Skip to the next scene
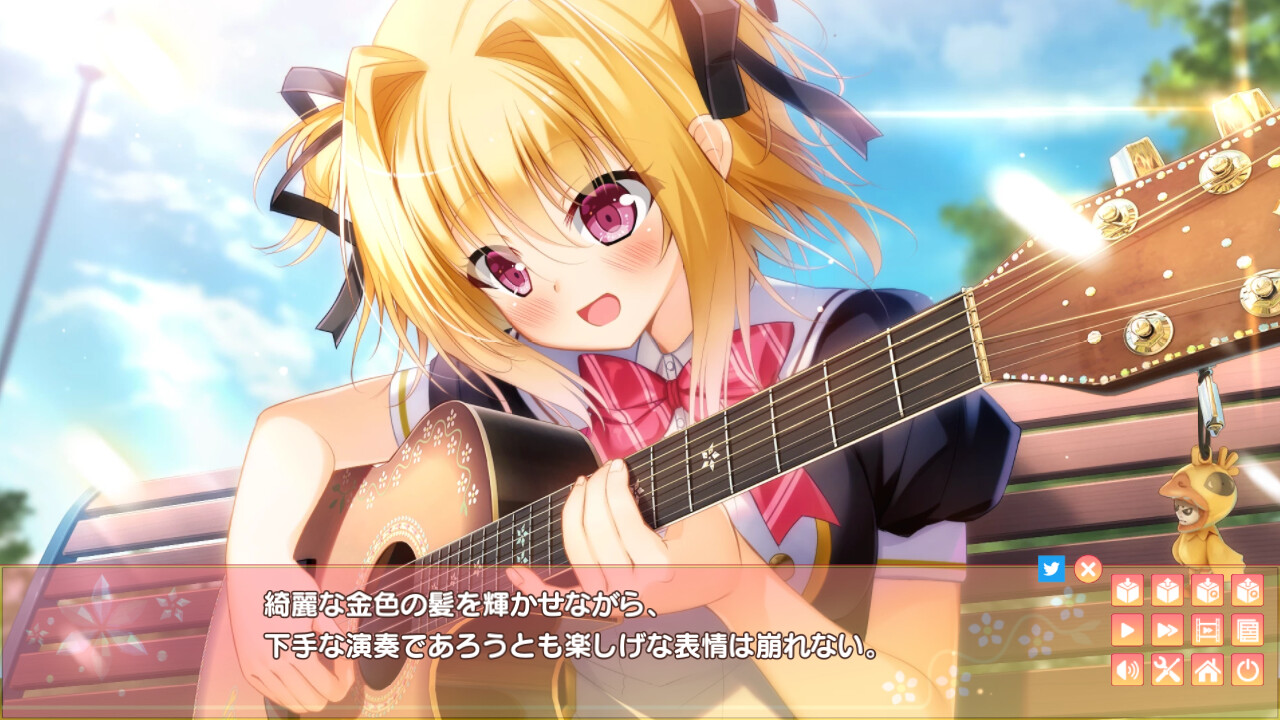The image size is (1280, 720). [x=1207, y=630]
